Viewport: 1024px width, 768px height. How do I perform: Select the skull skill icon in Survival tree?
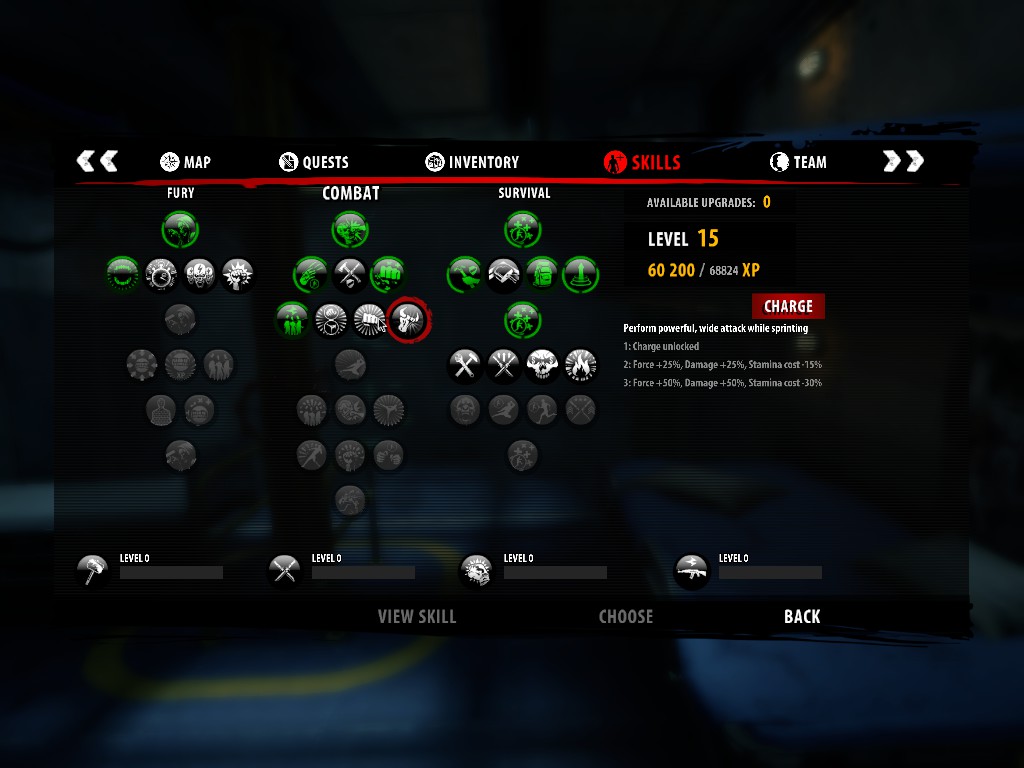[x=542, y=365]
